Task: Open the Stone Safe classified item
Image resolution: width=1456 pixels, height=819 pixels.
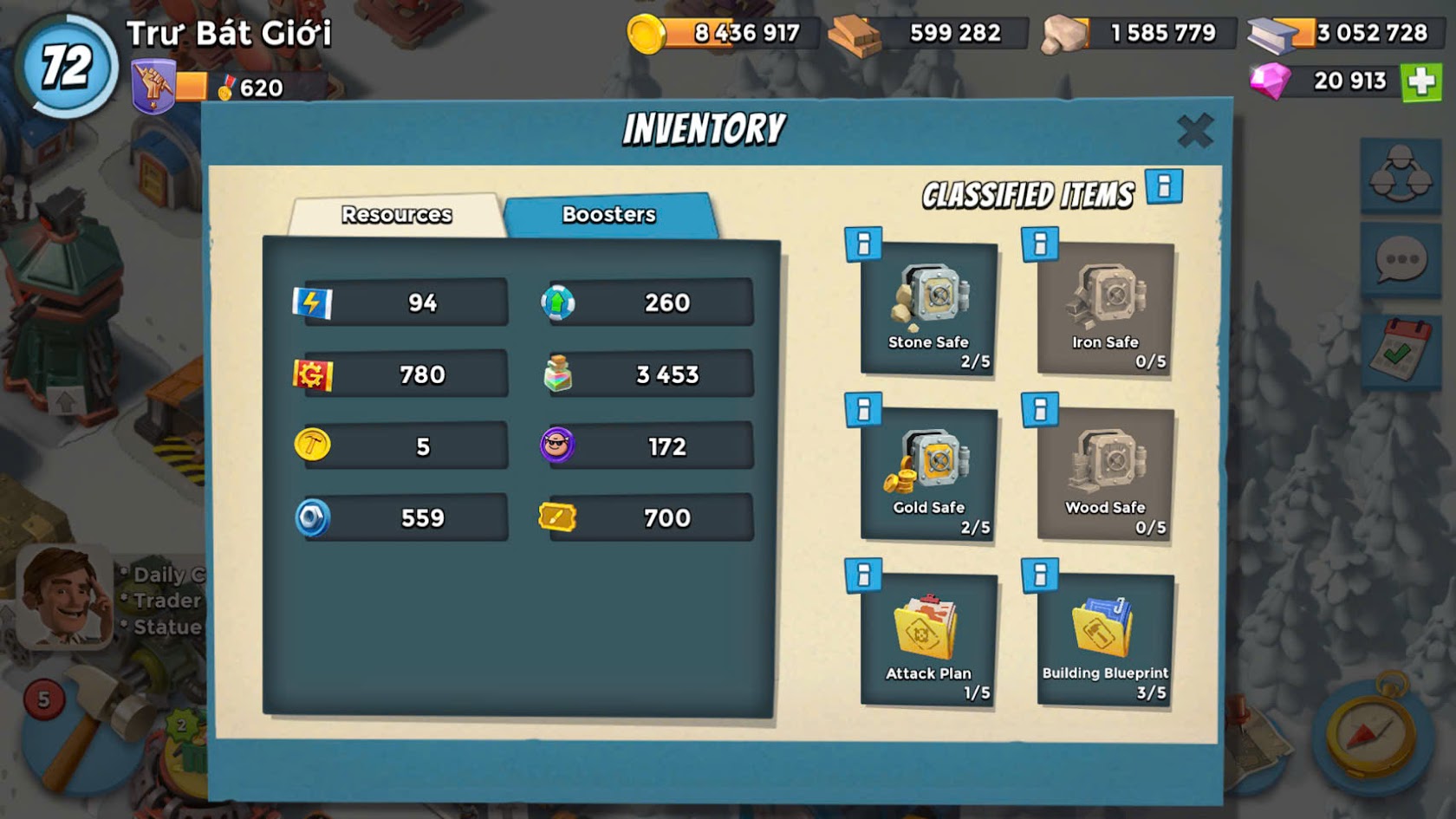Action: (928, 309)
